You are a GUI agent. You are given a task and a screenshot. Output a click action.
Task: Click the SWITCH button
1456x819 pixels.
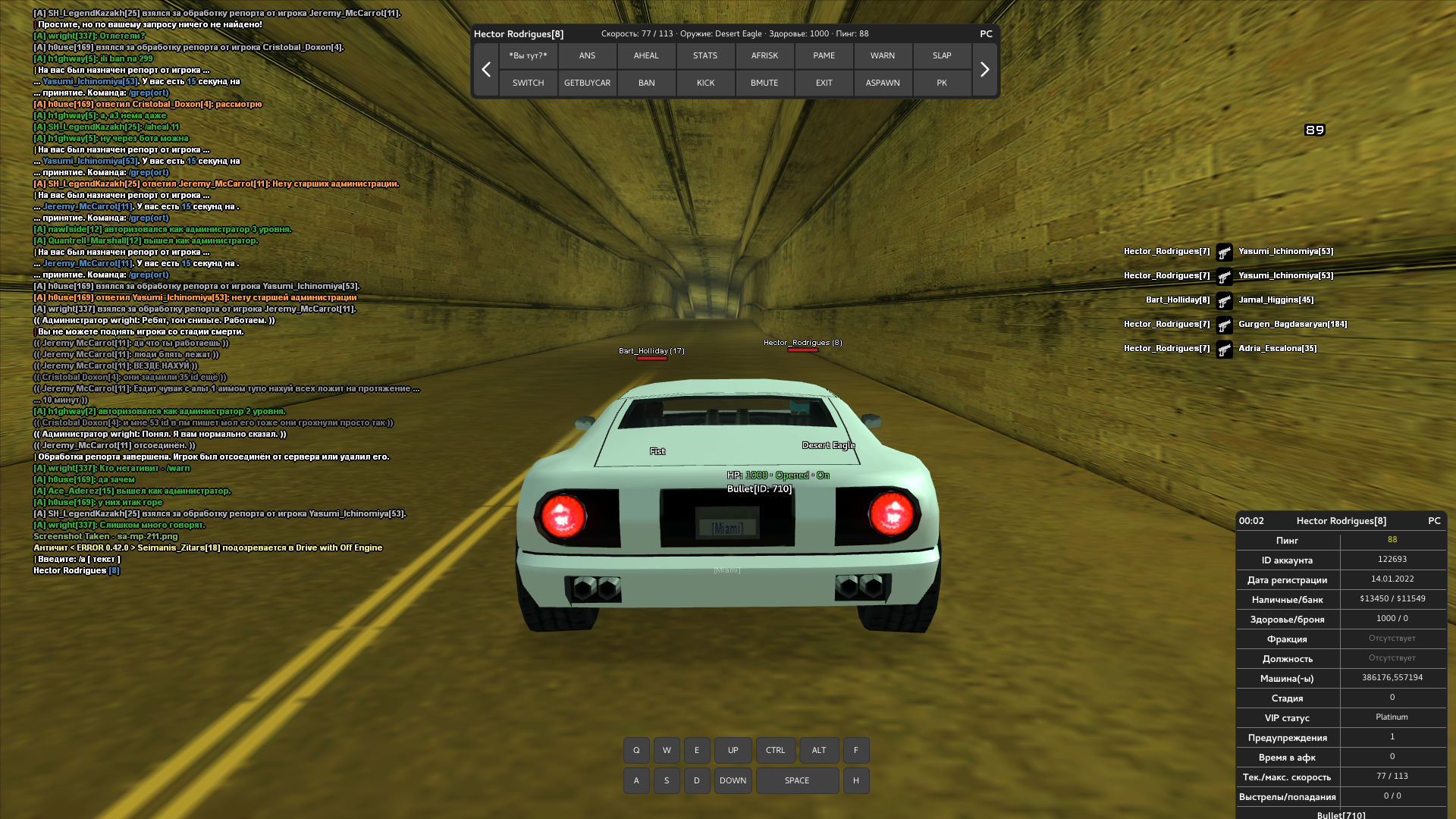point(528,83)
